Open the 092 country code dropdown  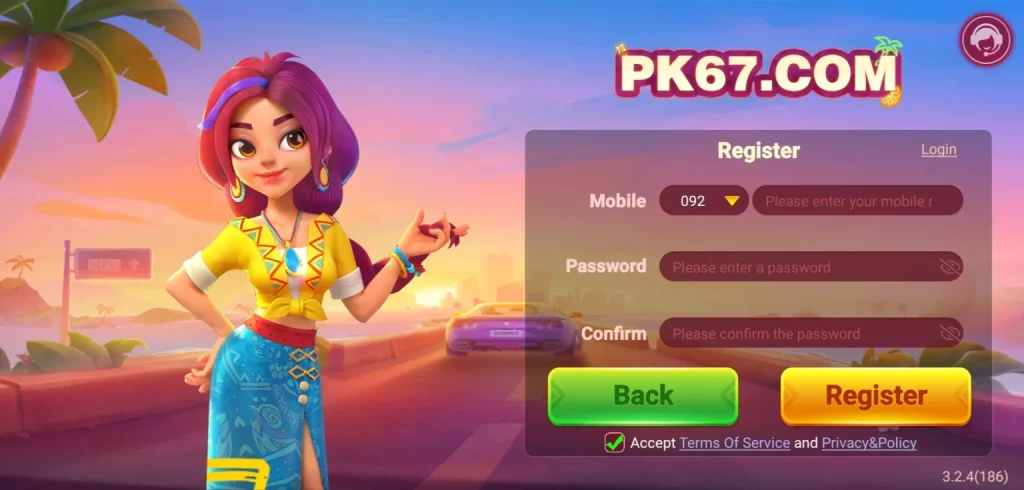click(x=704, y=201)
